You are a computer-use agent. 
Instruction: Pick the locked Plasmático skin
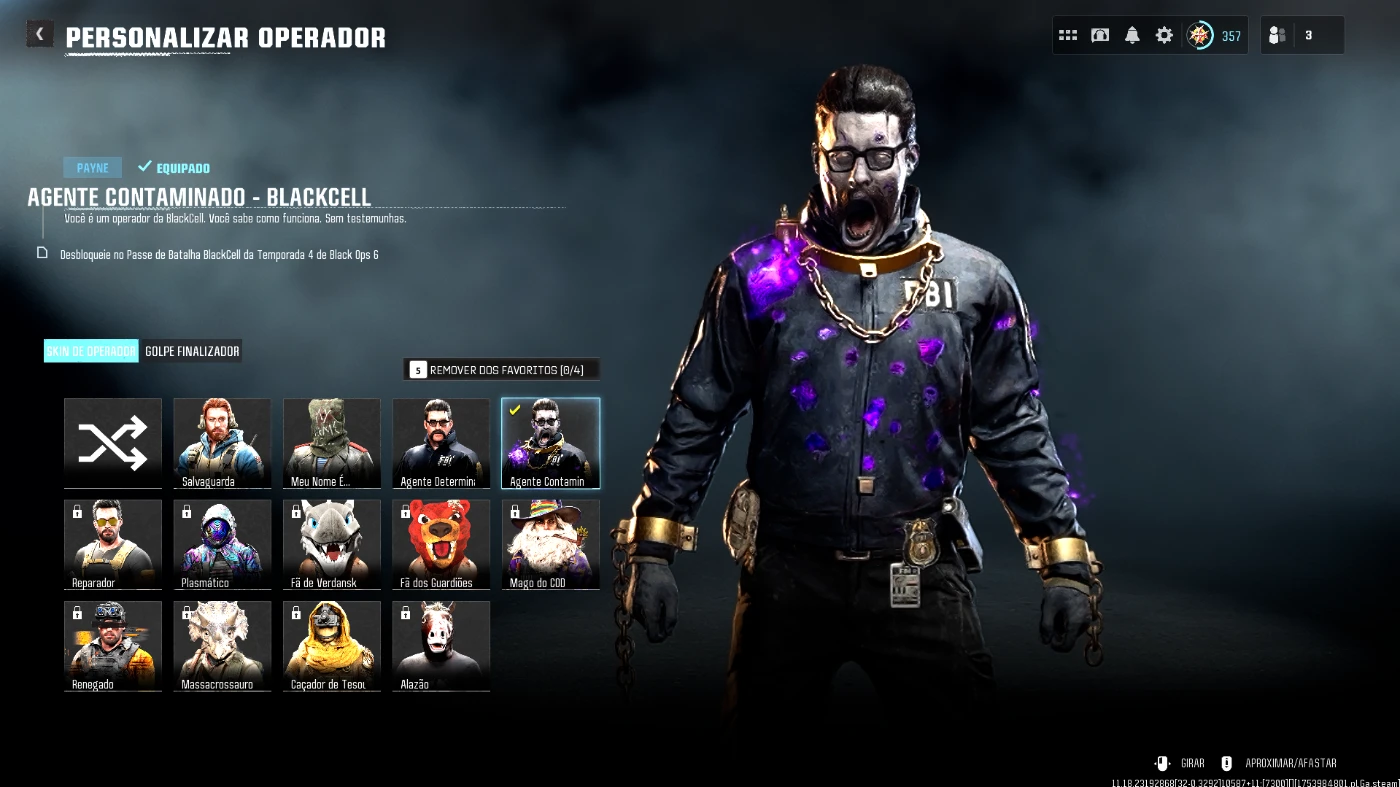click(222, 544)
